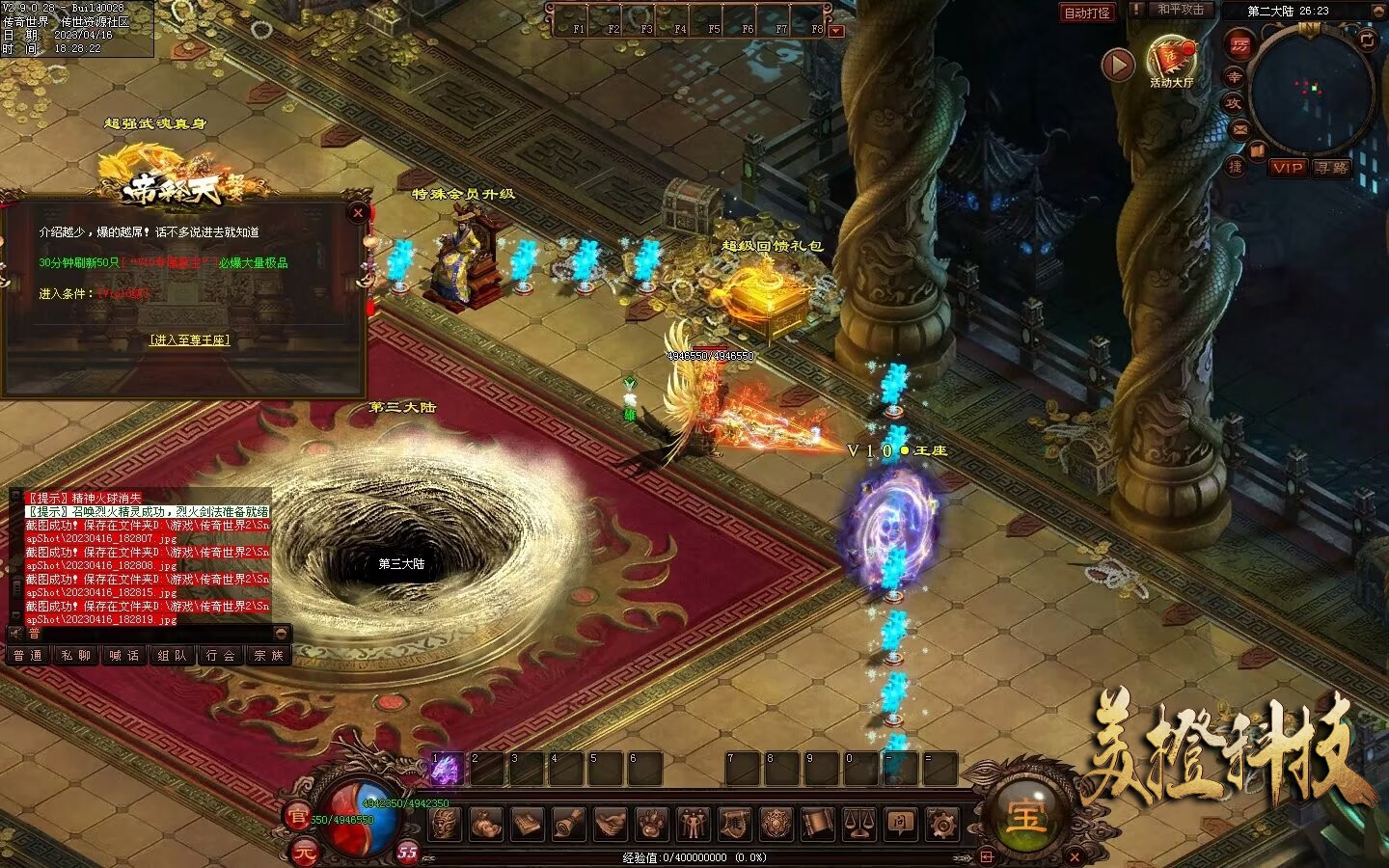Change the 和平攻击 attack mode

click(1181, 10)
